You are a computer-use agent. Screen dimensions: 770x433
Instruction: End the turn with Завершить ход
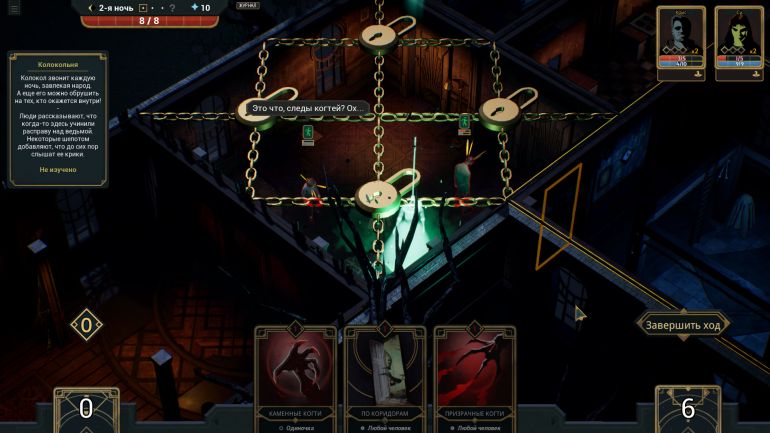click(683, 325)
